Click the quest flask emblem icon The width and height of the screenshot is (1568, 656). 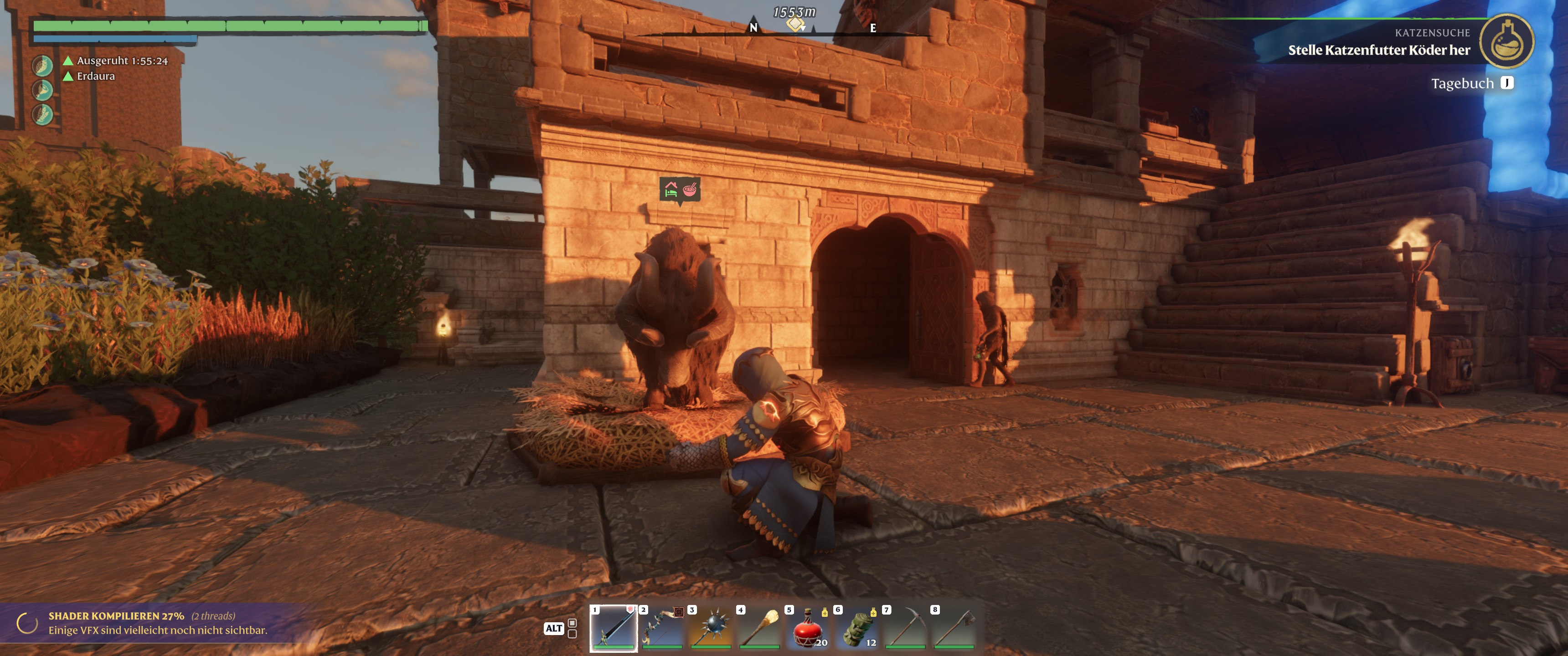[x=1506, y=41]
